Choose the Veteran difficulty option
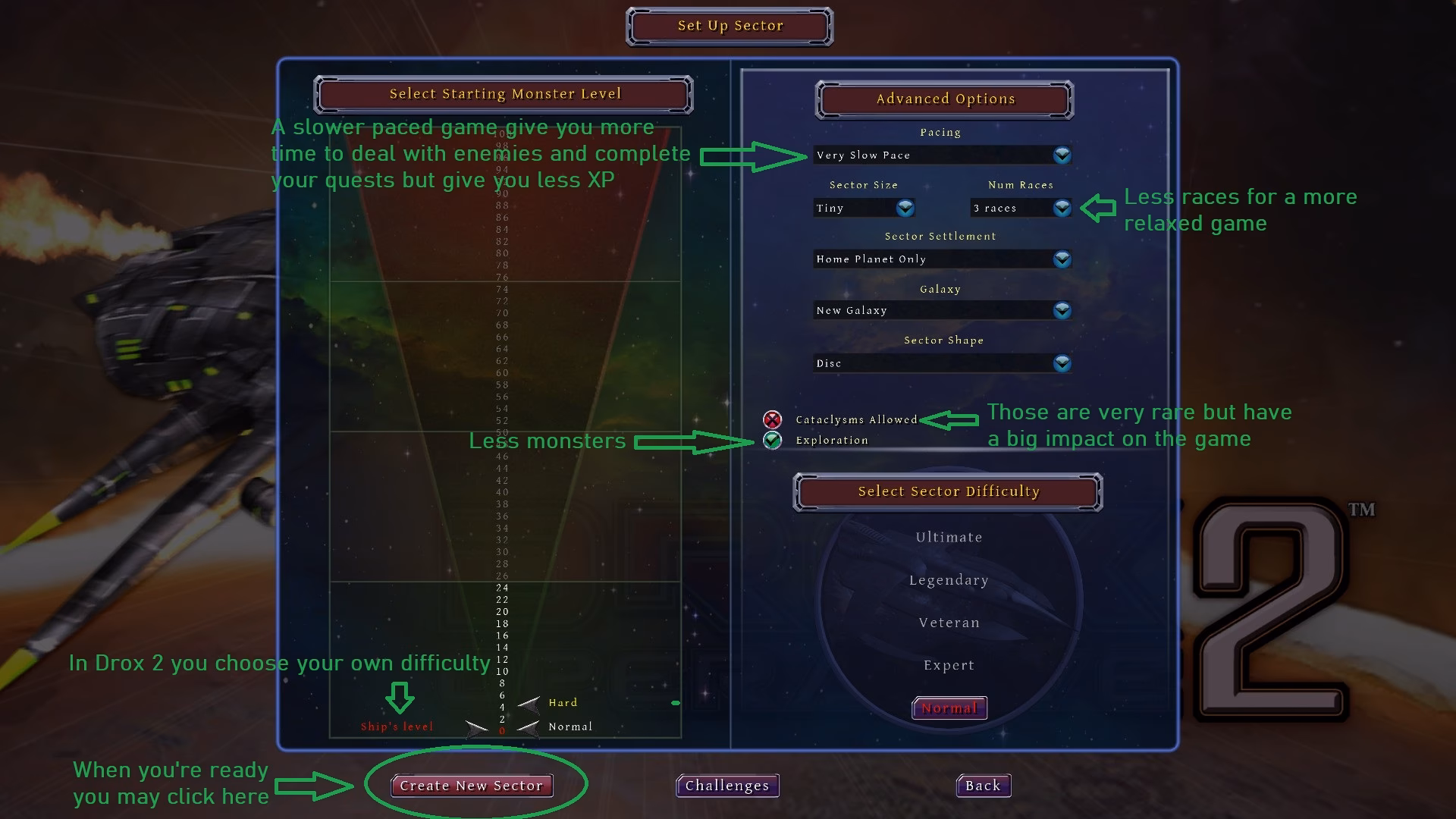This screenshot has width=1456, height=819. [949, 622]
